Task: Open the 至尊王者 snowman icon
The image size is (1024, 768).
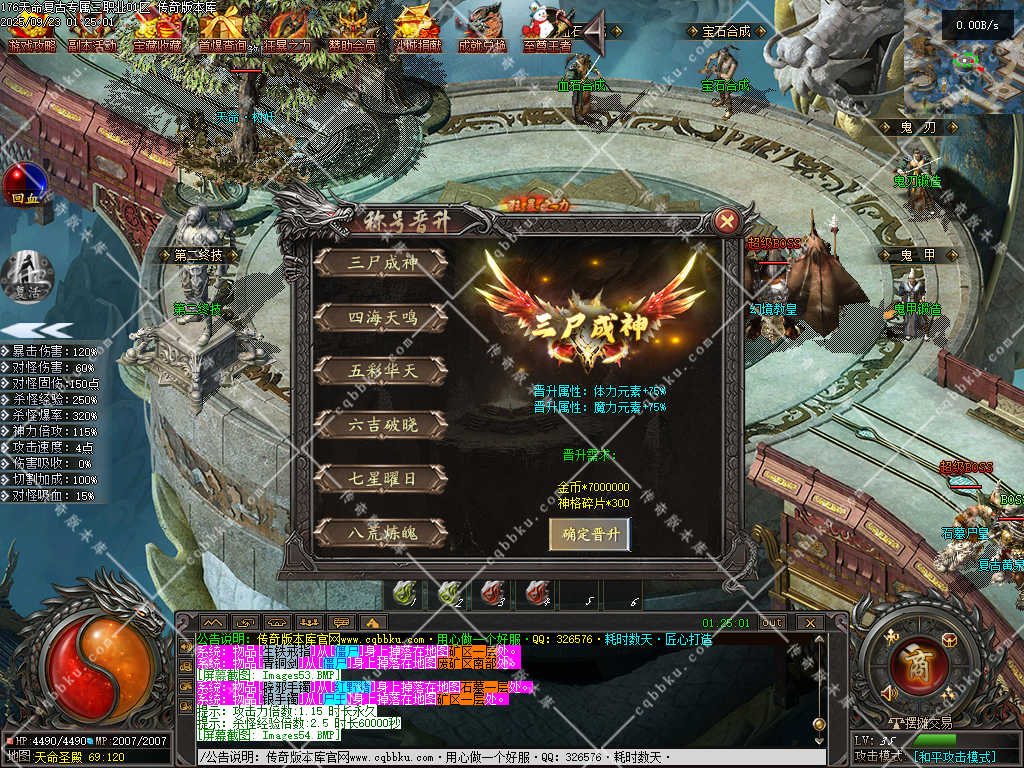Action: [x=547, y=30]
